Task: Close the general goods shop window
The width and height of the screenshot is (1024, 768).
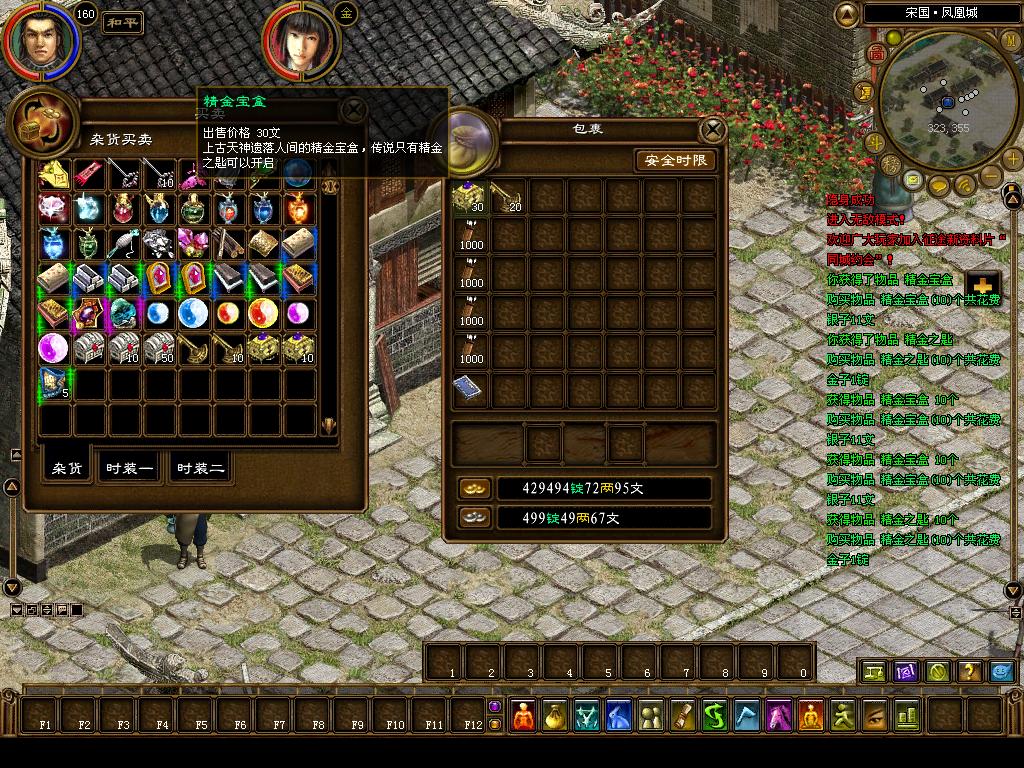Action: [x=354, y=110]
